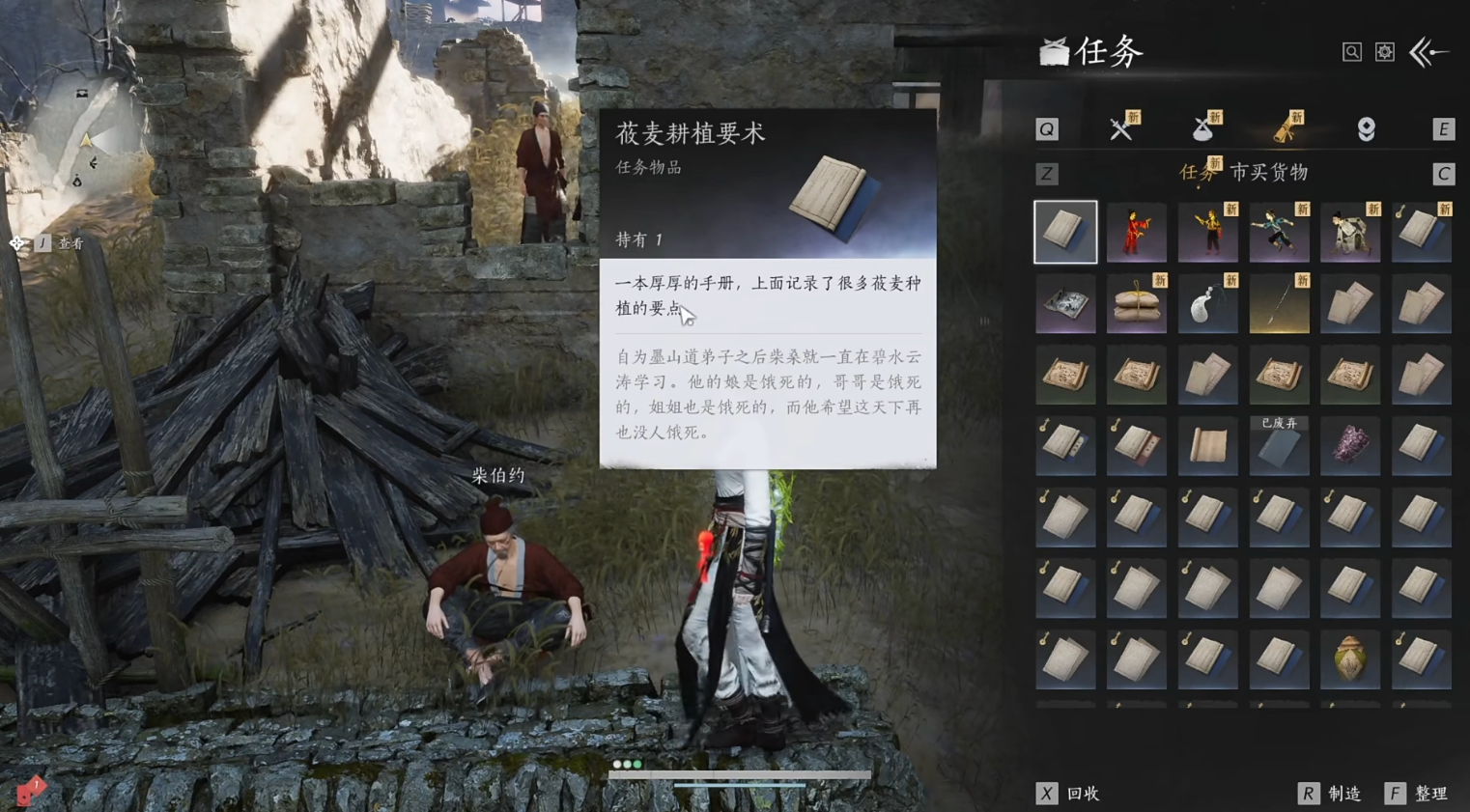Click 制造 to craft
The width and height of the screenshot is (1470, 812).
click(x=1343, y=794)
